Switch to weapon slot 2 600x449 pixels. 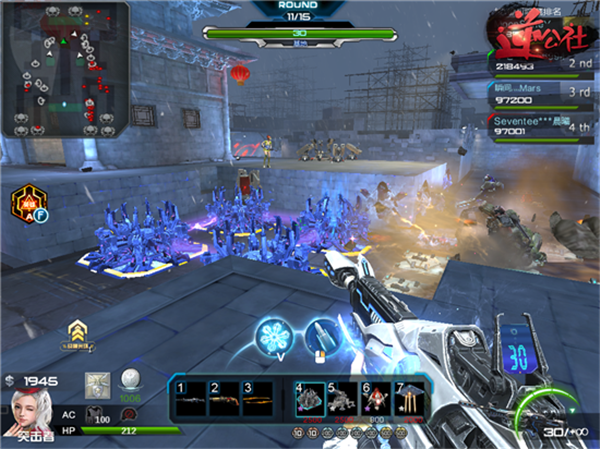click(224, 397)
